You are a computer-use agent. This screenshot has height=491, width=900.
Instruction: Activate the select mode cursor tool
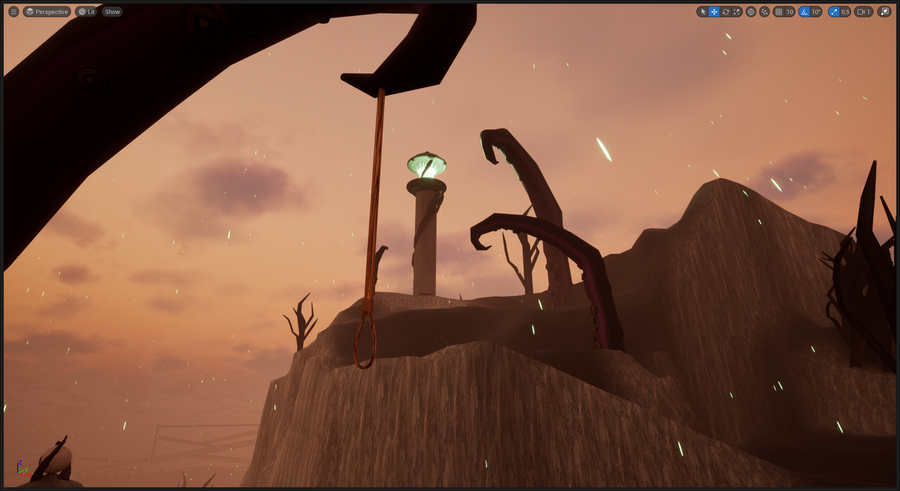click(702, 12)
